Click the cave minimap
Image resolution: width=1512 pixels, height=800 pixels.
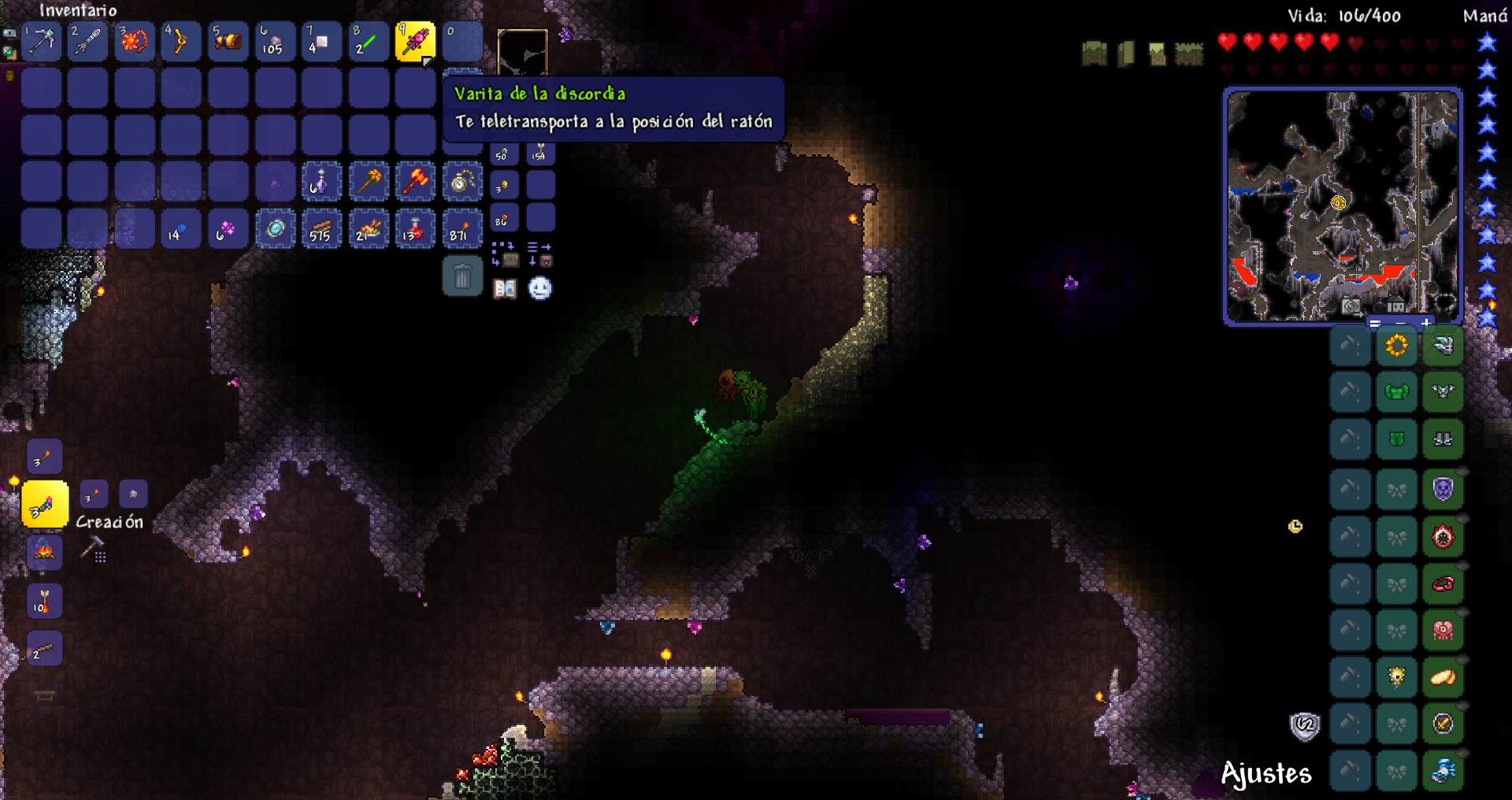[x=1342, y=205]
